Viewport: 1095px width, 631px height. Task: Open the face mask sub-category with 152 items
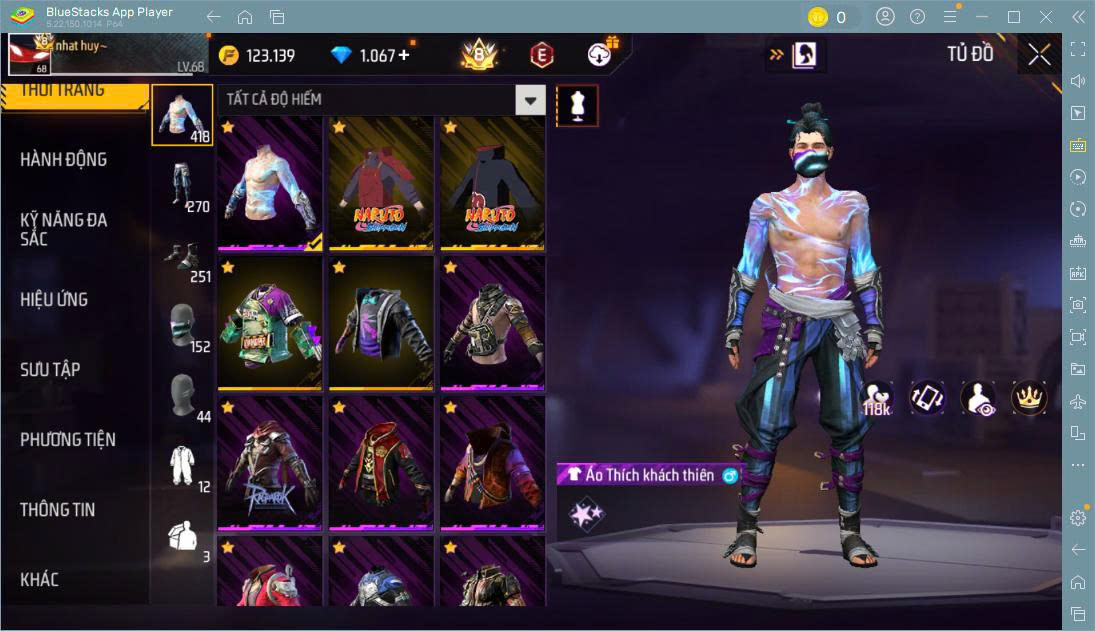(182, 327)
